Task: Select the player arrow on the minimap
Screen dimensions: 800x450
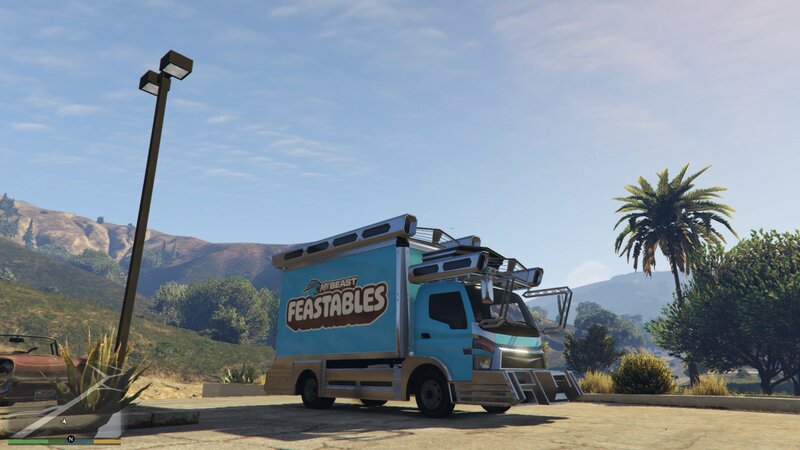Action: pyautogui.click(x=64, y=421)
